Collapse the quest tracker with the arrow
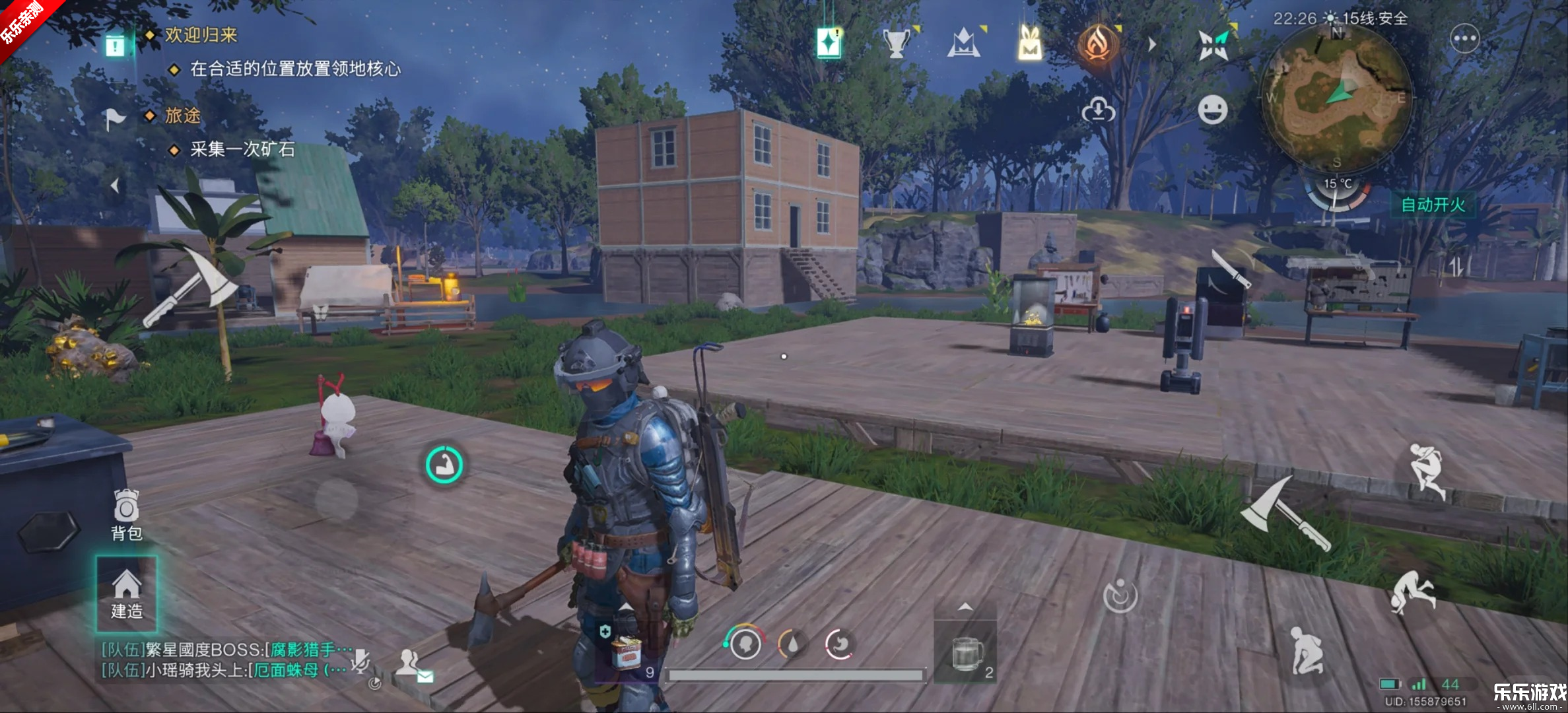Screen dimensions: 1568x713 [x=115, y=186]
